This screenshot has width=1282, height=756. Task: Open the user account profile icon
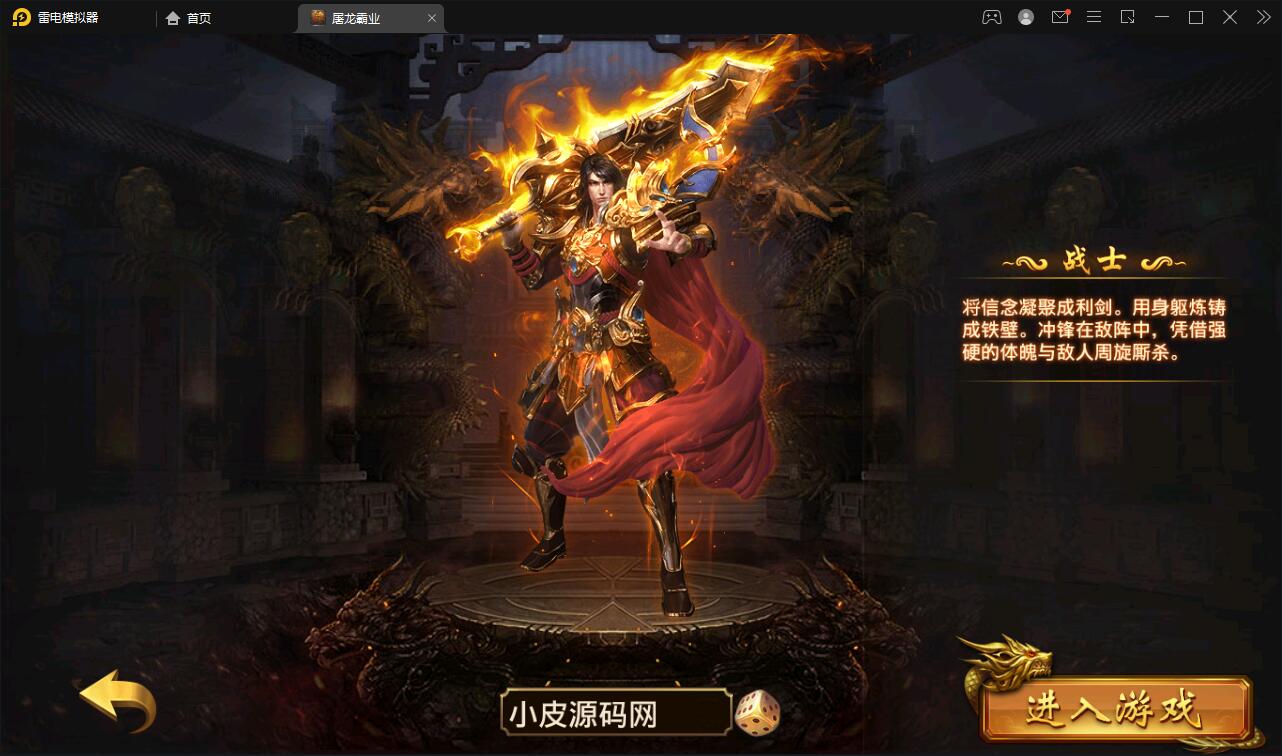(x=1026, y=17)
